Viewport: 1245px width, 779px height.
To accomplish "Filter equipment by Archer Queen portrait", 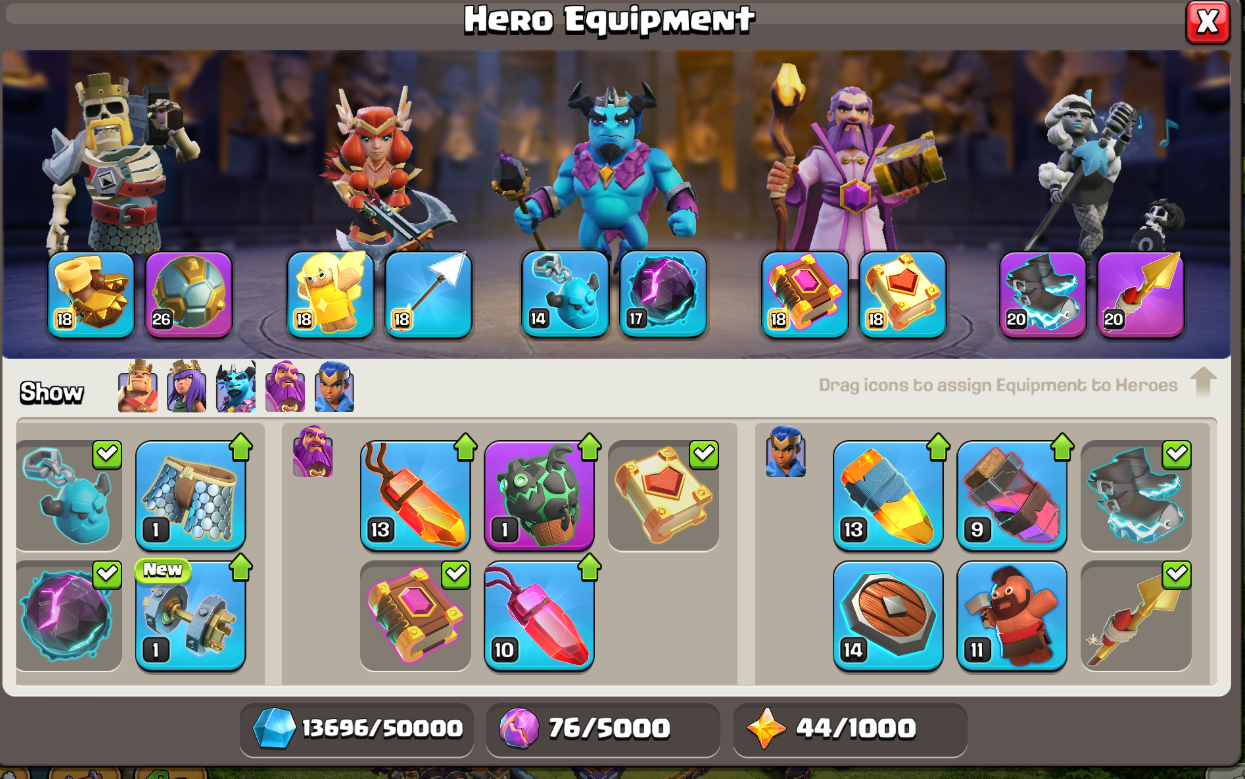I will pyautogui.click(x=186, y=387).
